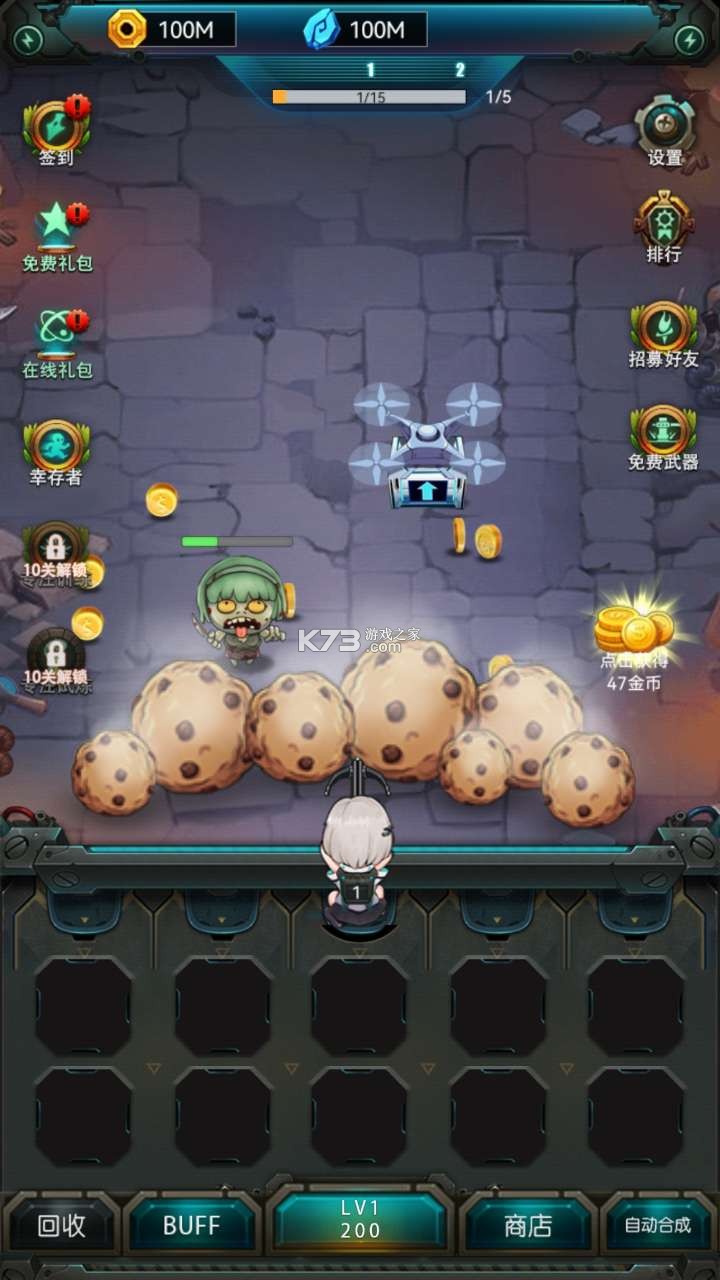
Task: Open the 签到 daily check-in
Action: 56,130
